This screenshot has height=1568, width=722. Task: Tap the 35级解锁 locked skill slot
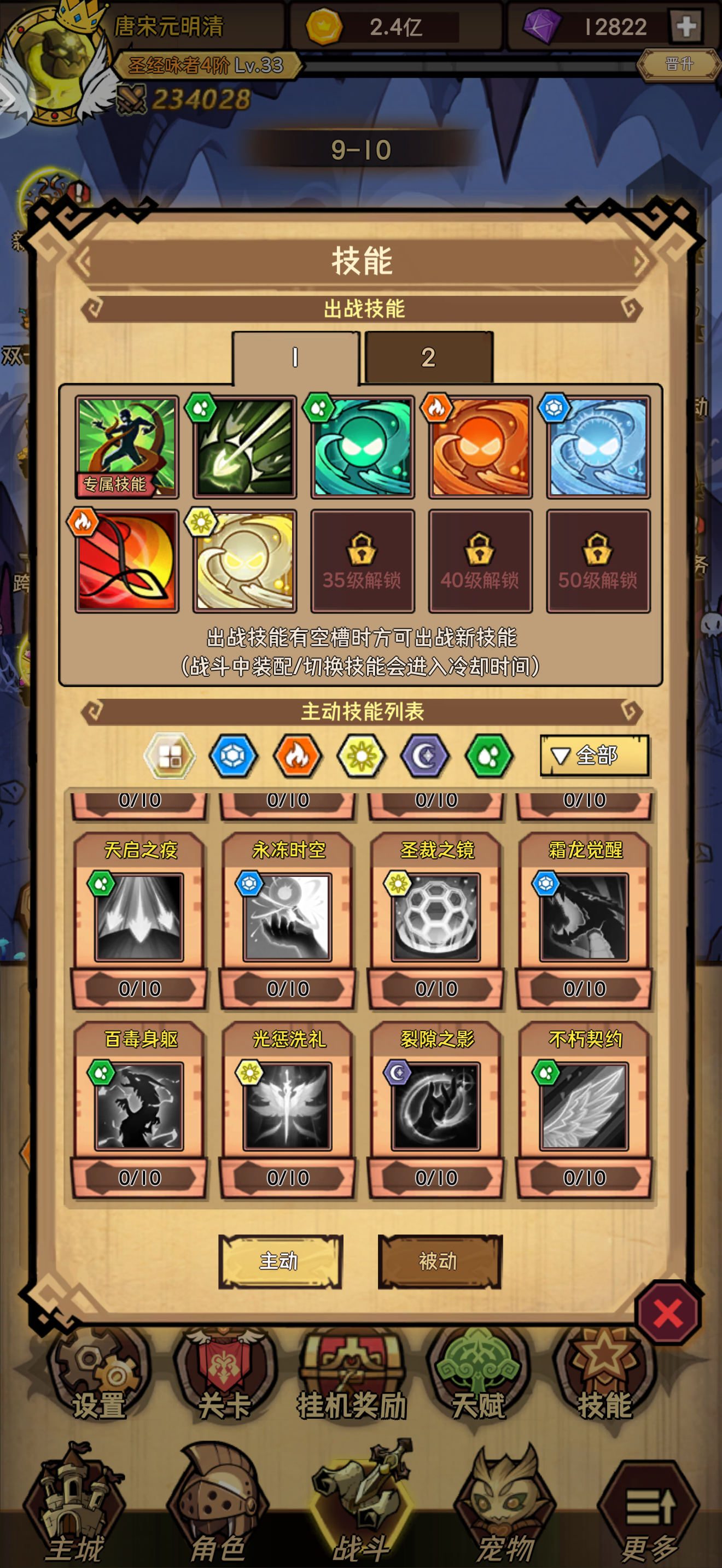(362, 561)
